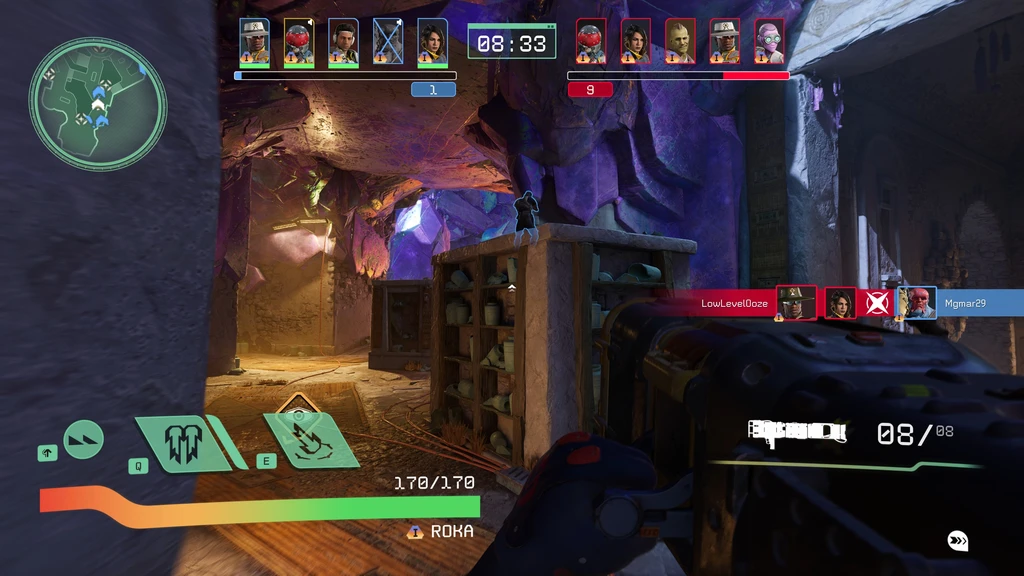The width and height of the screenshot is (1024, 576).
Task: Select the double-arrow dodge ability icon
Action: pyautogui.click(x=83, y=440)
